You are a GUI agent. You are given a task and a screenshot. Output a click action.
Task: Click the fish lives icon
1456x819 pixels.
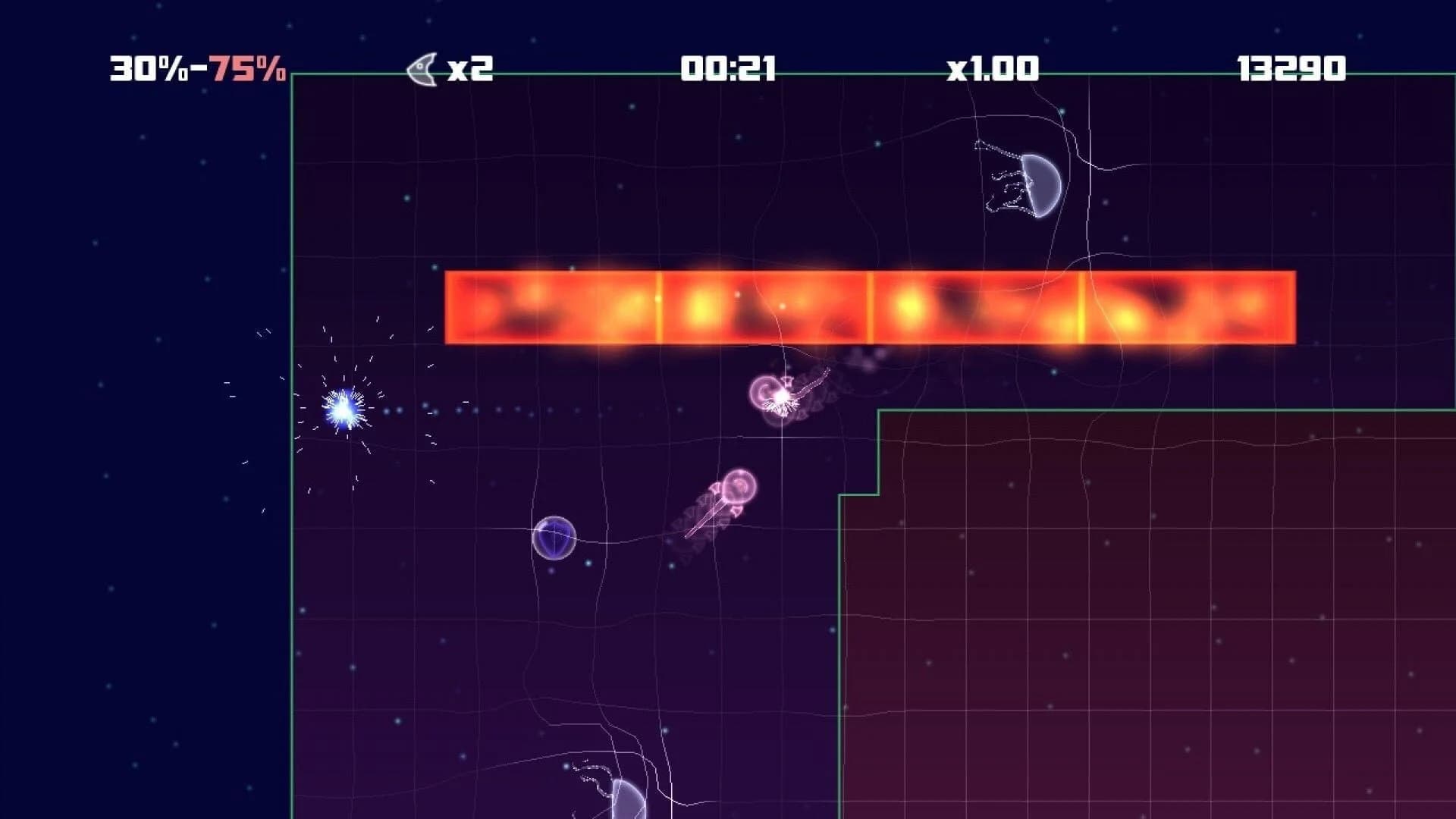[422, 69]
